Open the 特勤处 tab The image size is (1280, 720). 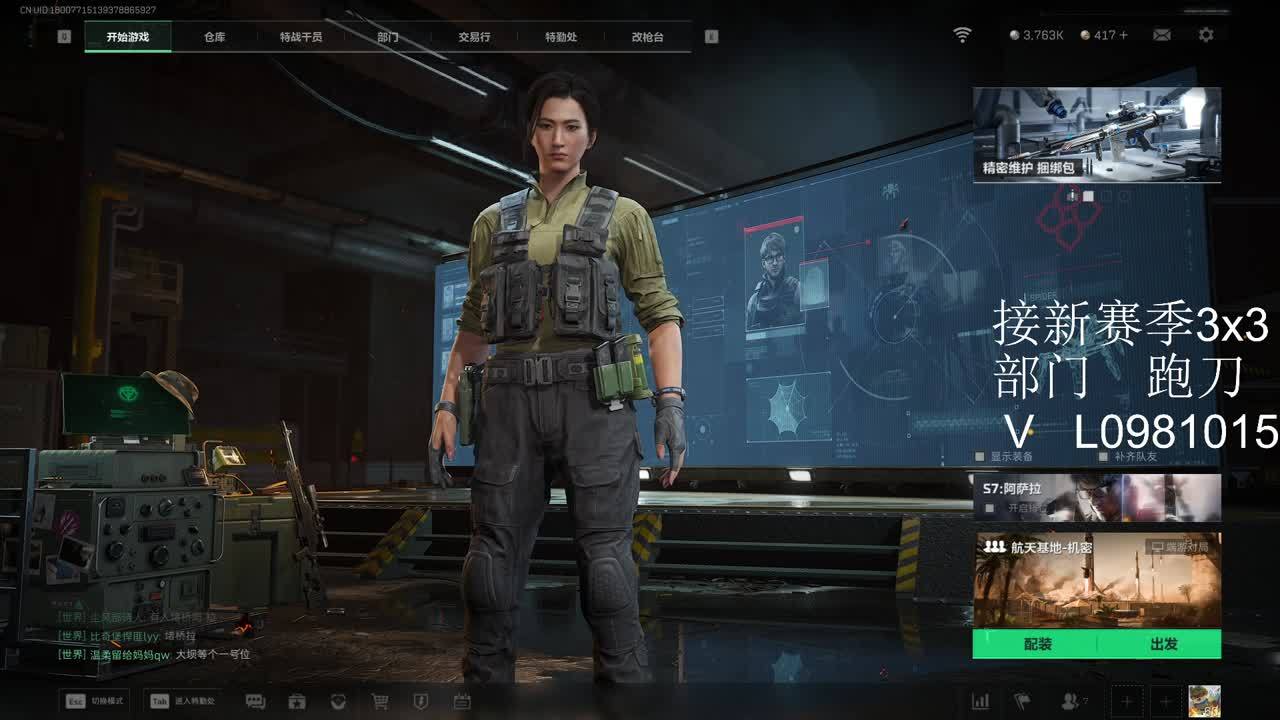(561, 37)
